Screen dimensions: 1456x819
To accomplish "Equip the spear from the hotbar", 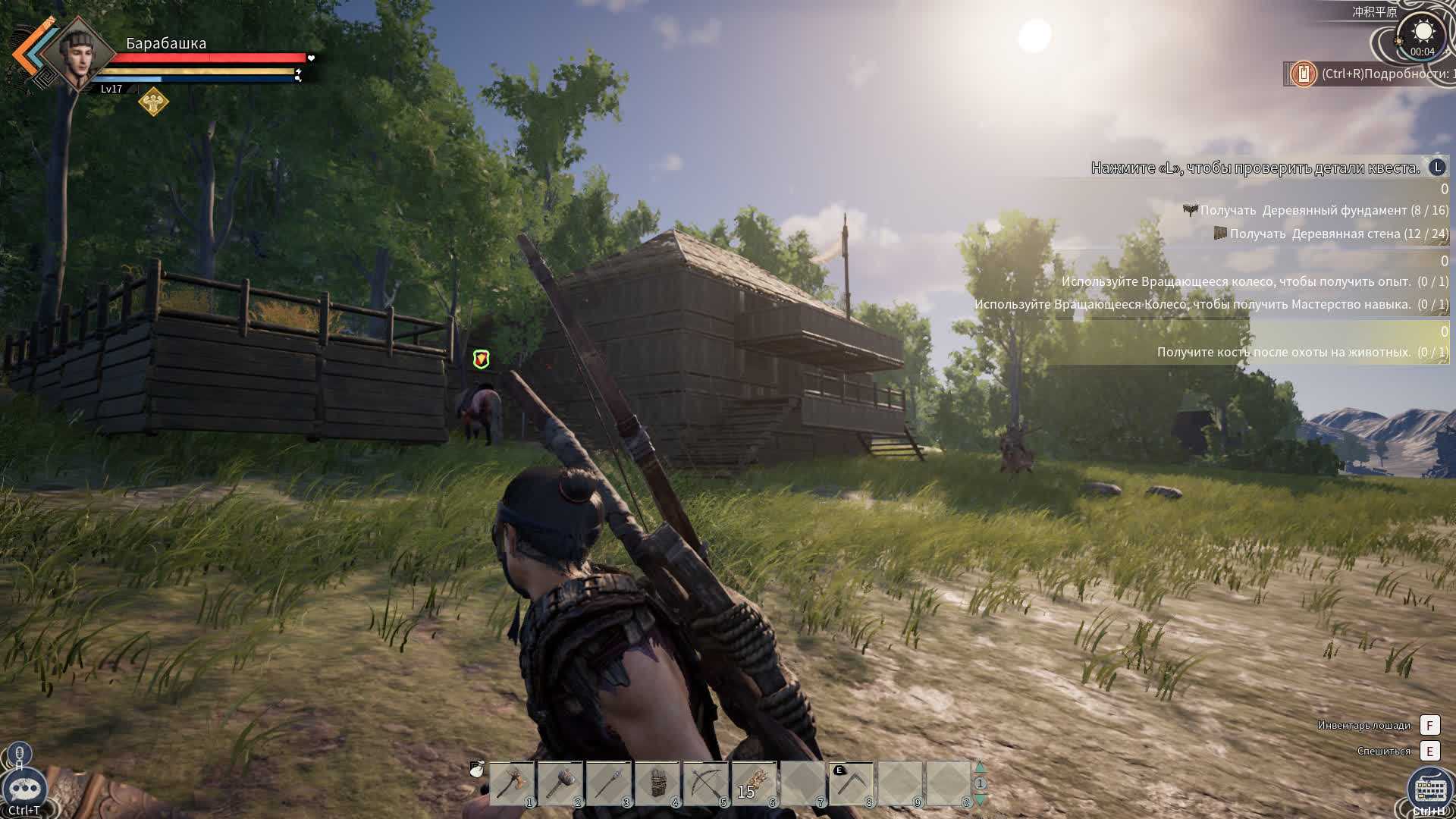I will (609, 783).
